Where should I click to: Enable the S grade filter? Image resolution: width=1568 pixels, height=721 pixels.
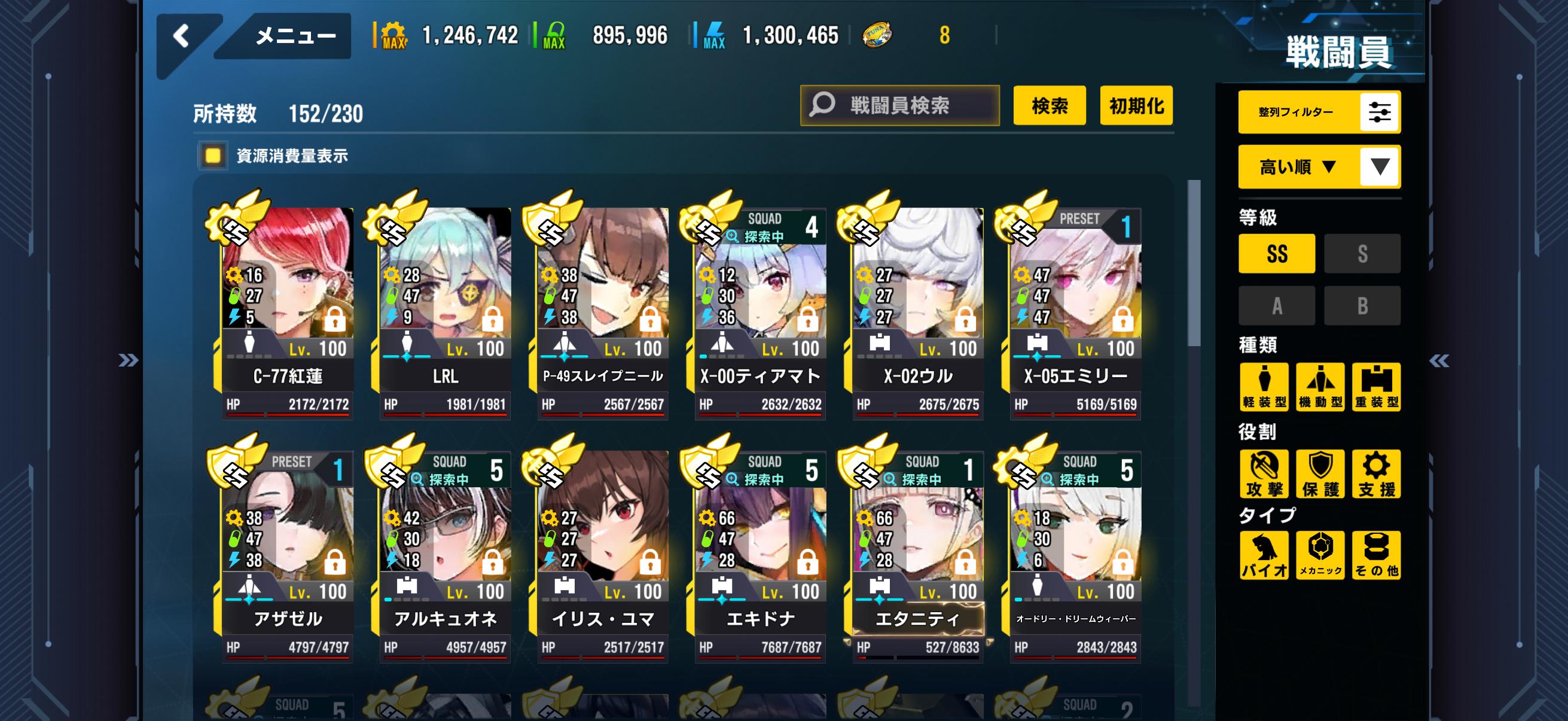tap(1362, 253)
